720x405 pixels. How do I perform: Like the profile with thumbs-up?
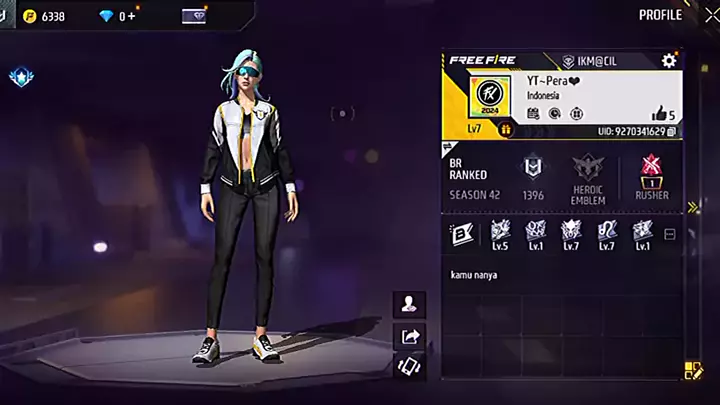coord(658,114)
